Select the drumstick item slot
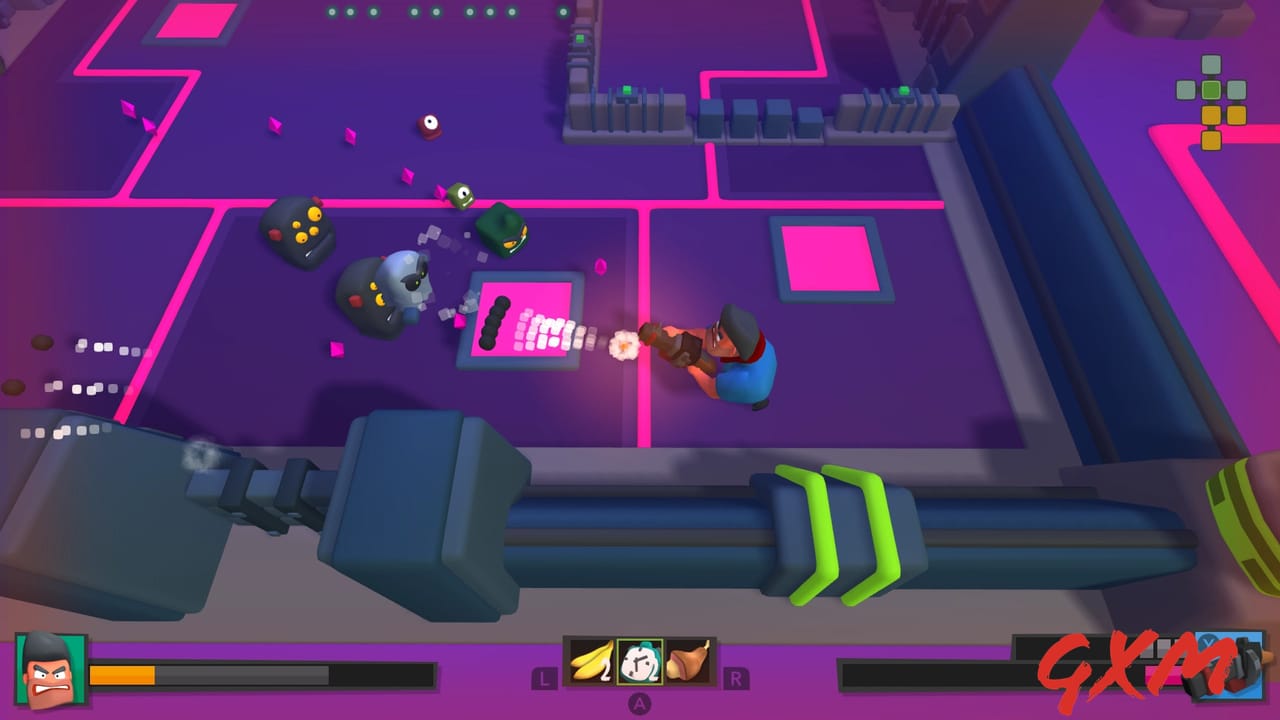1280x720 pixels. [690, 661]
